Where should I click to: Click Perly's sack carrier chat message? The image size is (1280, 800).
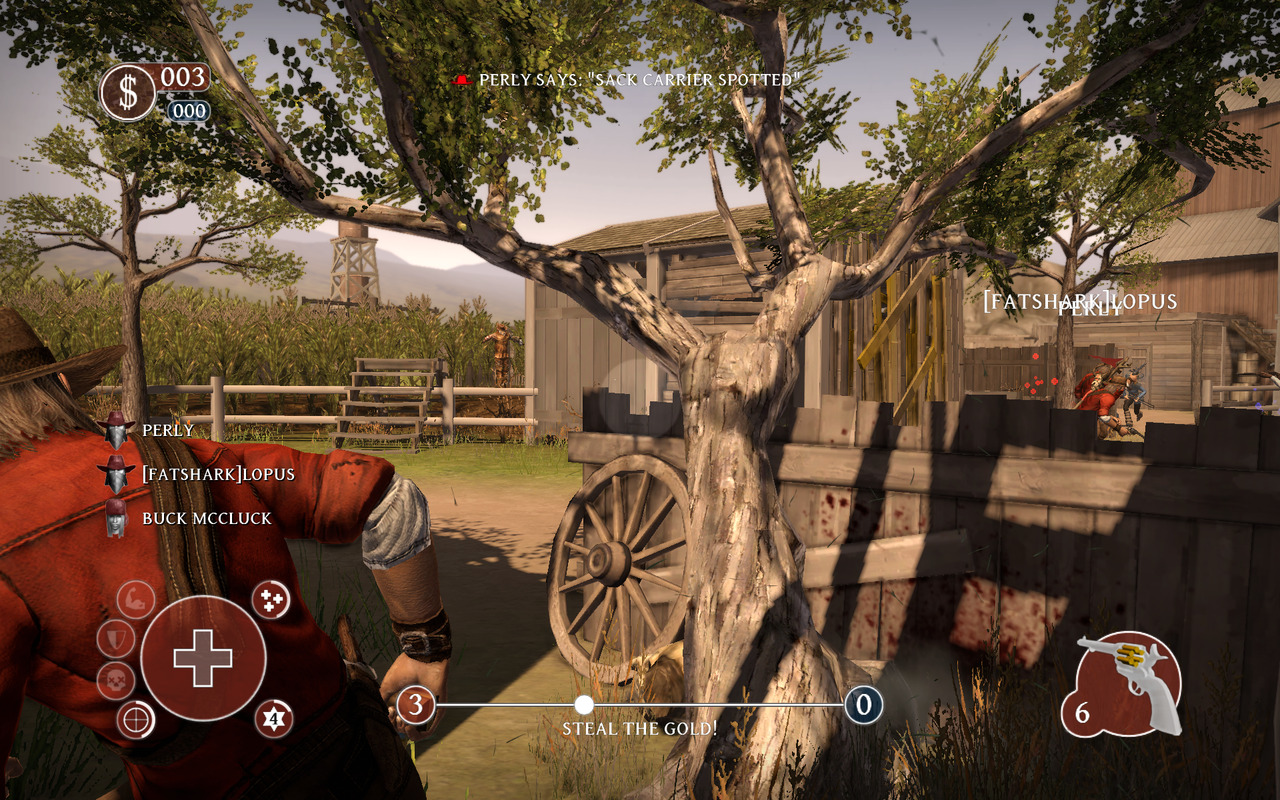[x=639, y=79]
